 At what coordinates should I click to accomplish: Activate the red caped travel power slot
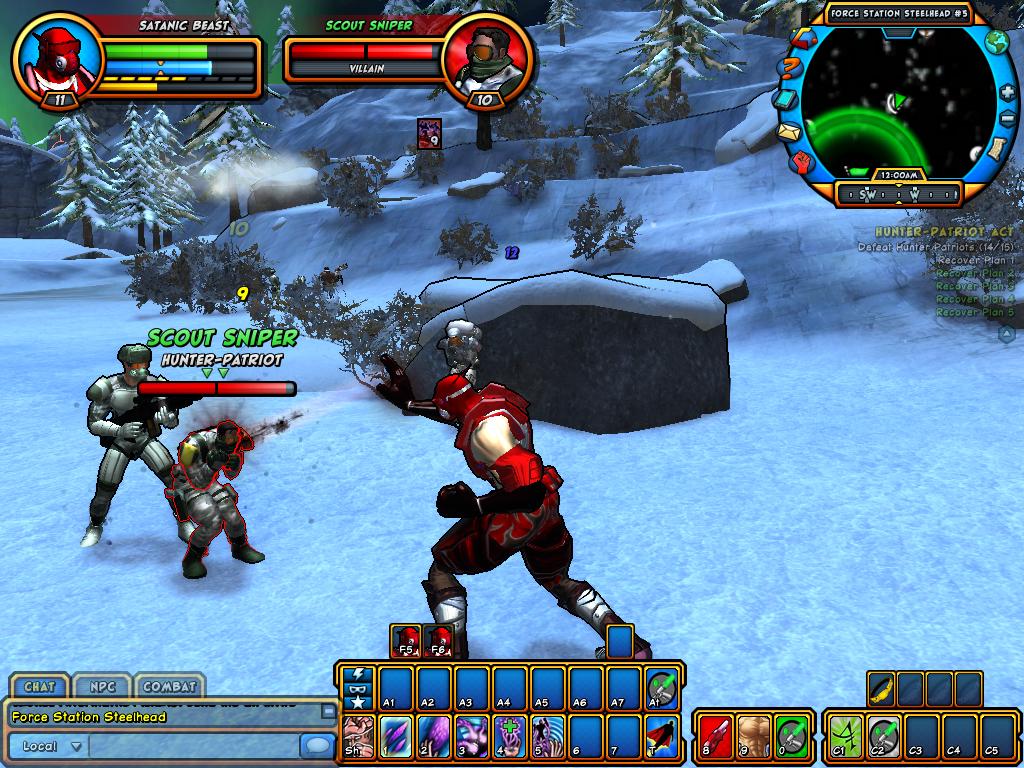pyautogui.click(x=661, y=736)
